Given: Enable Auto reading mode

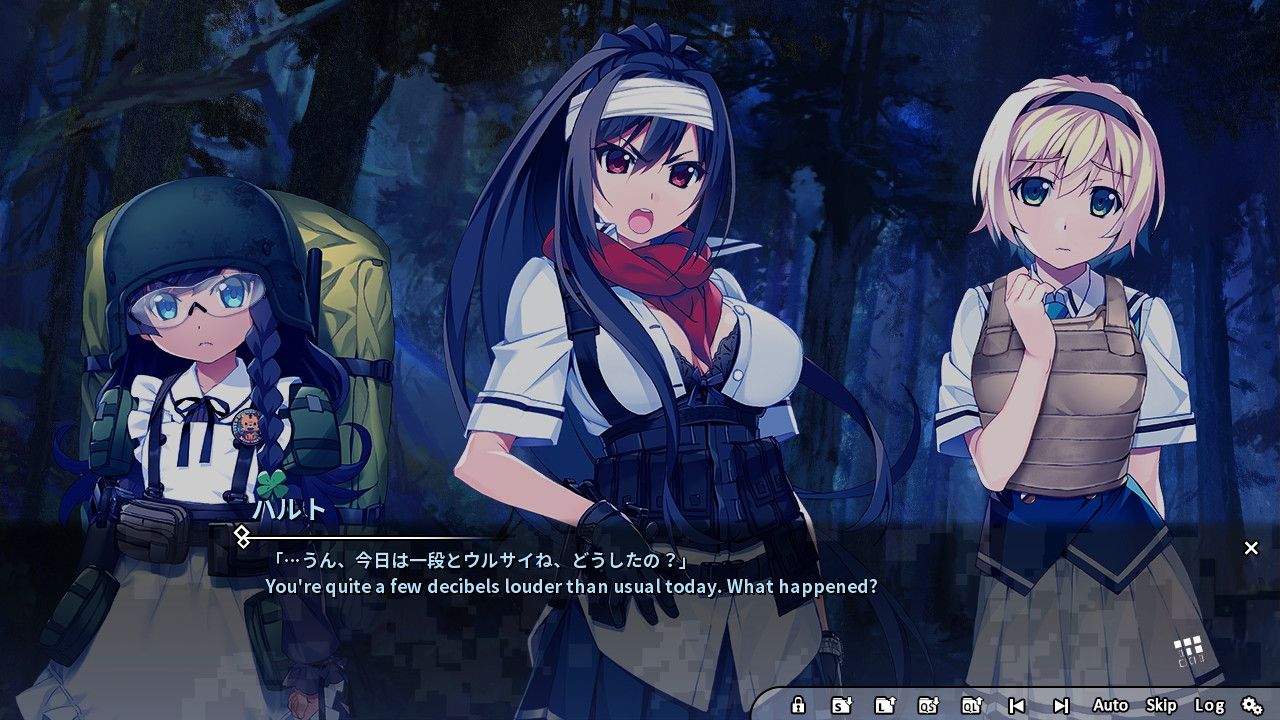Looking at the screenshot, I should 1111,705.
